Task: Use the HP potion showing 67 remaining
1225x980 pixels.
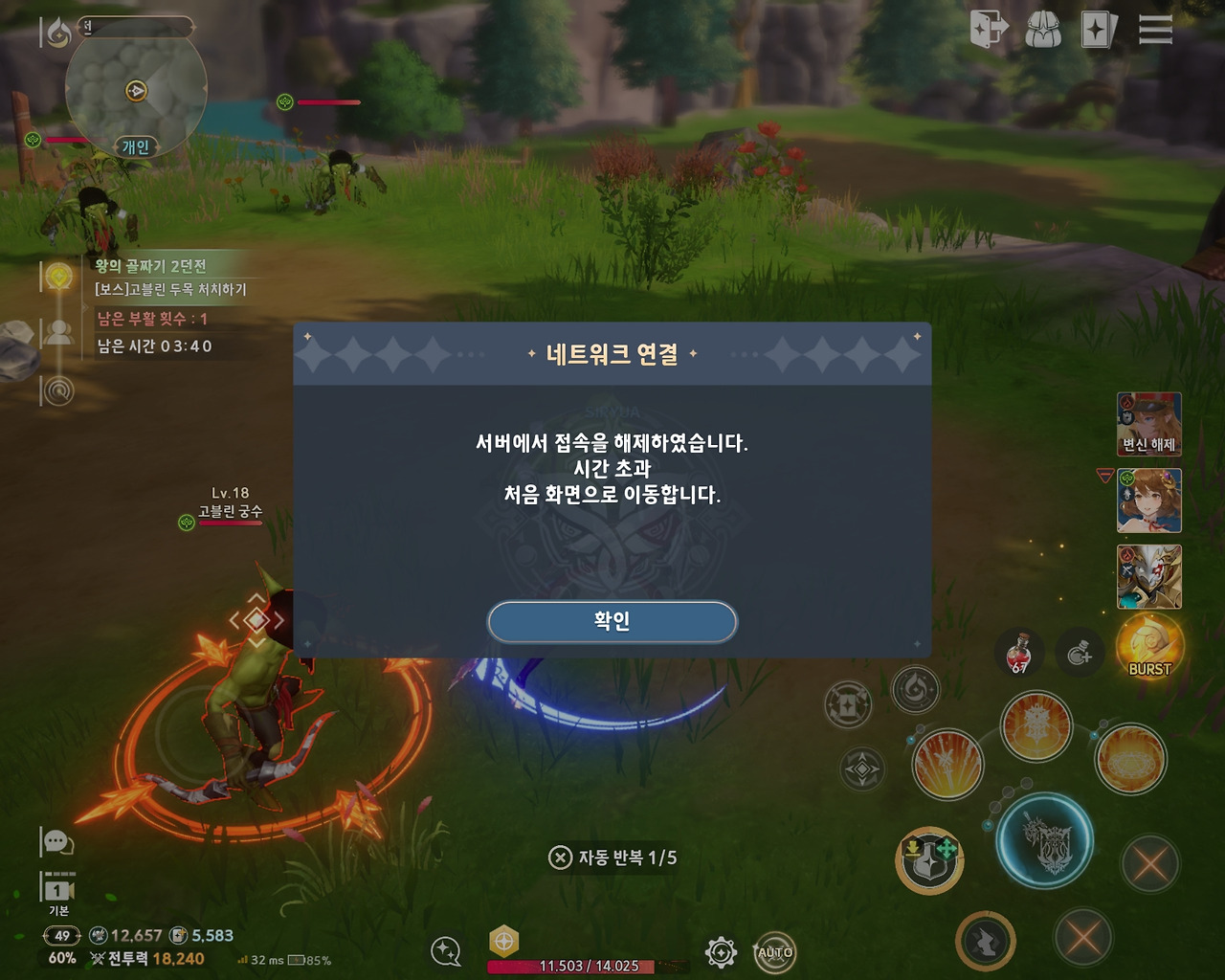Action: pos(1017,652)
